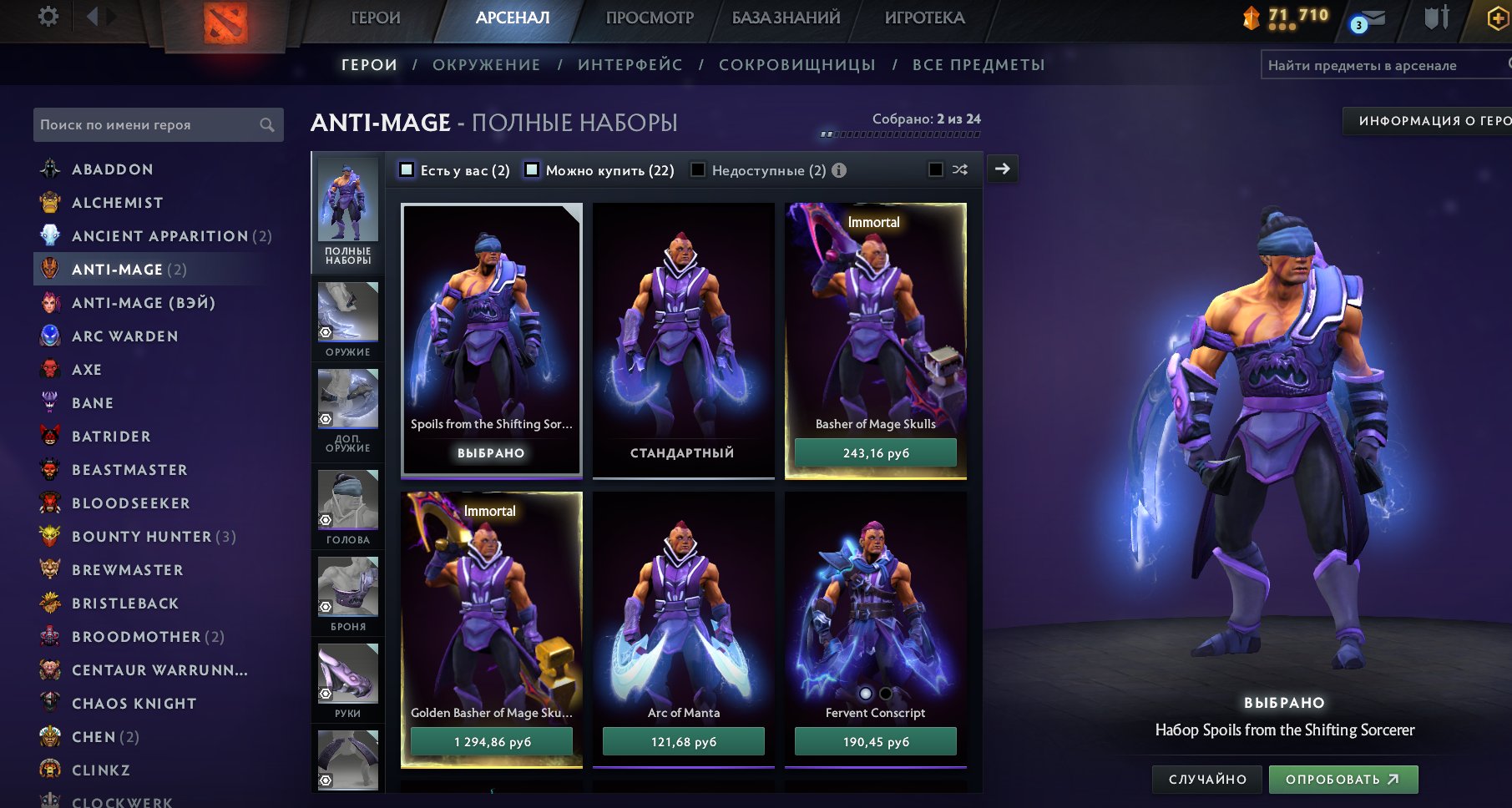This screenshot has width=1512, height=808.
Task: Select the ГОЛОВА head slot category
Action: click(x=347, y=508)
